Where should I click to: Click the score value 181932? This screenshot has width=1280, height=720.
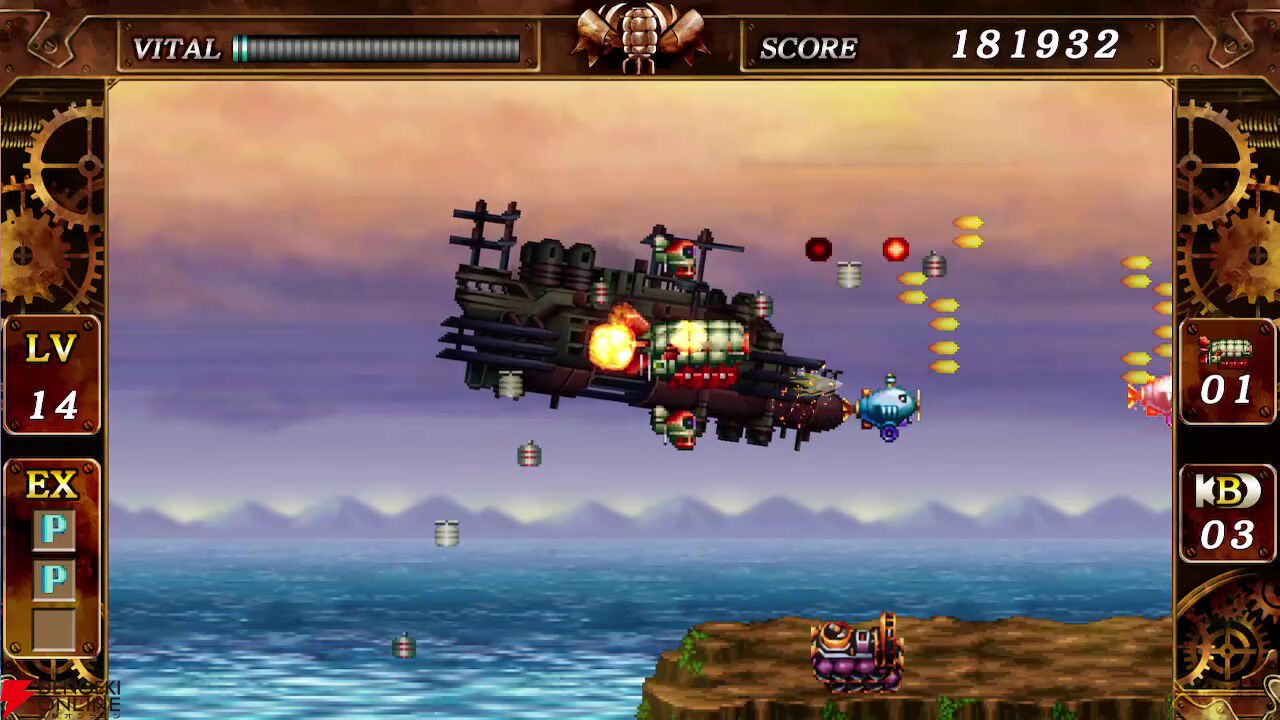[1037, 43]
